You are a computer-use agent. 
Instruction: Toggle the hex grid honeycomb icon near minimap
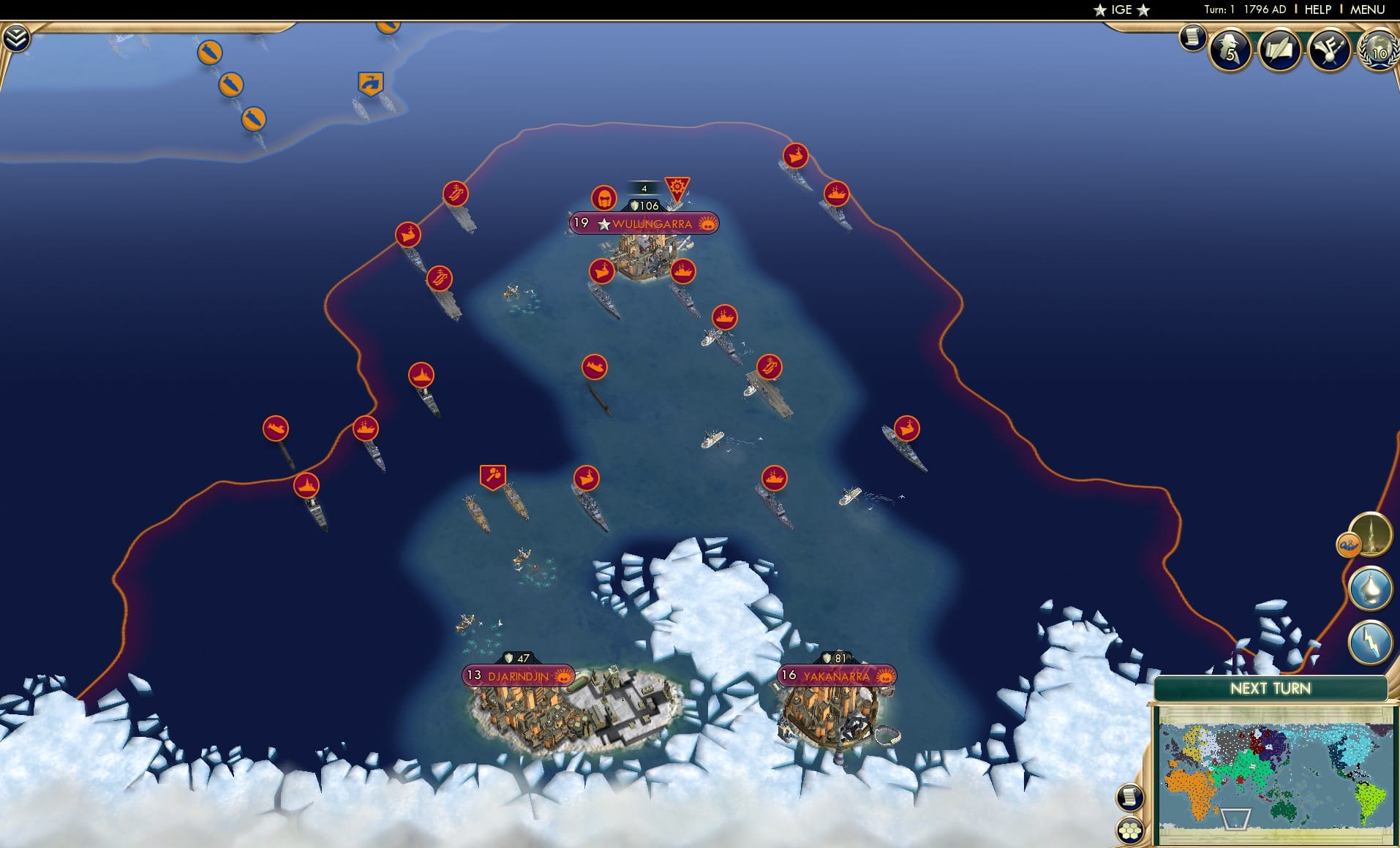pos(1130,830)
